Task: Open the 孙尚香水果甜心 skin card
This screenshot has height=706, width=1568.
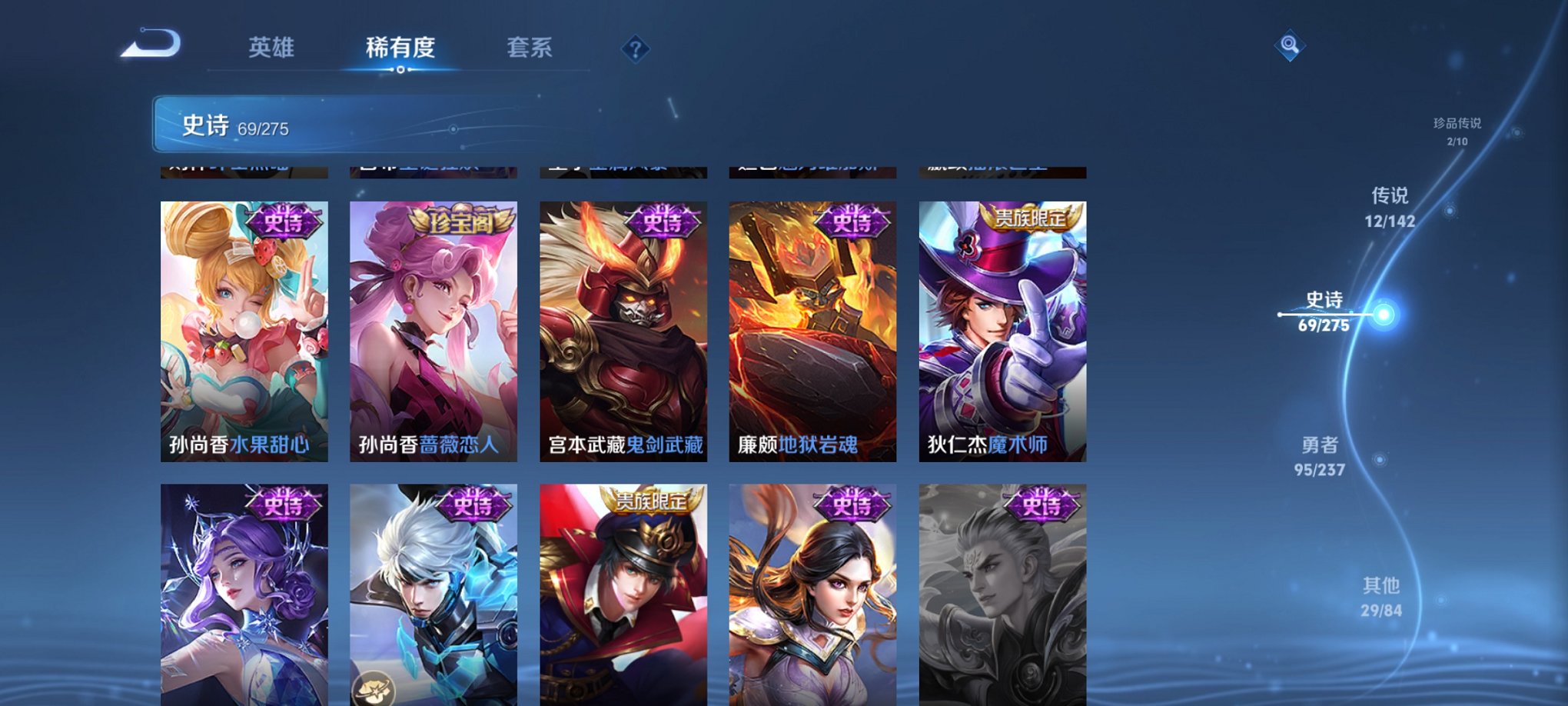Action: 244,331
